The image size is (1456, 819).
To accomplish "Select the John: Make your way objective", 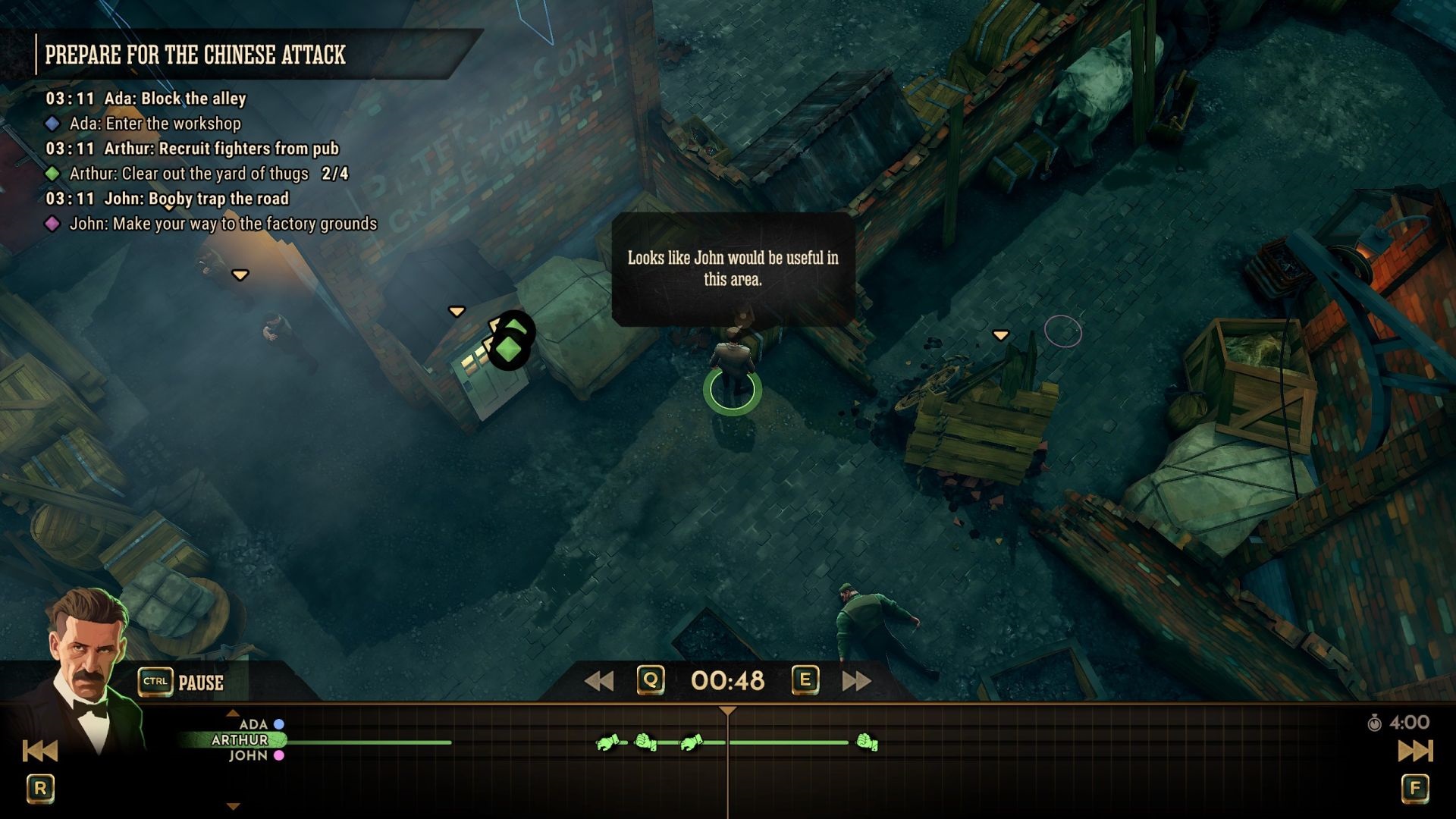I will (223, 224).
